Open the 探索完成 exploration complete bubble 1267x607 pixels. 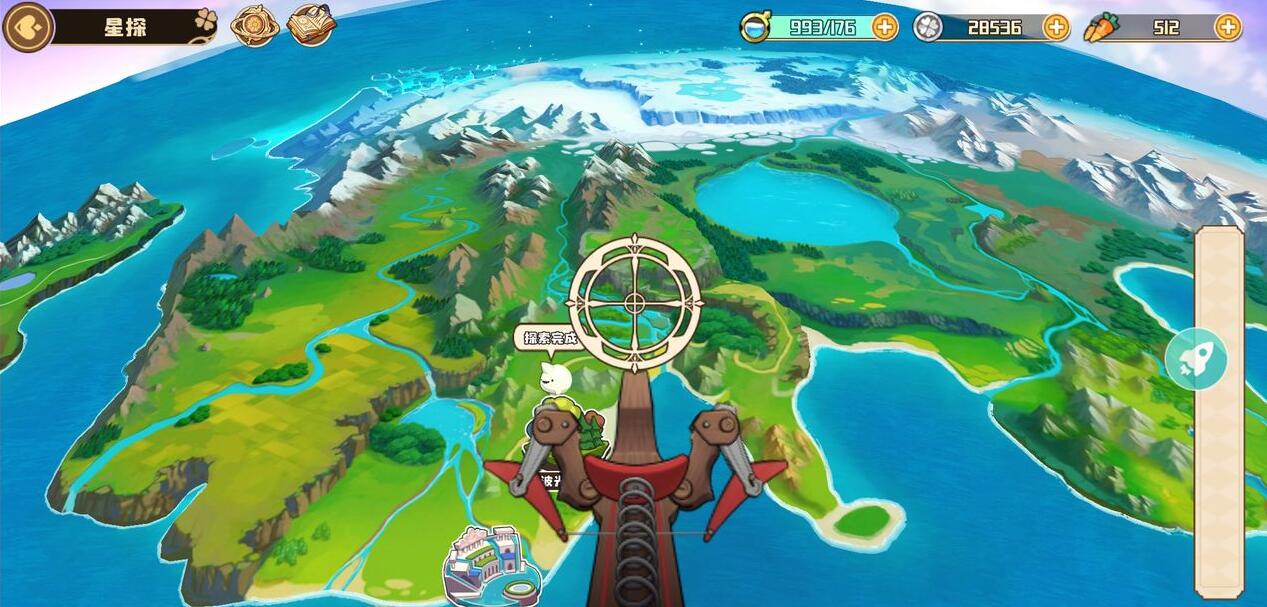[x=548, y=338]
